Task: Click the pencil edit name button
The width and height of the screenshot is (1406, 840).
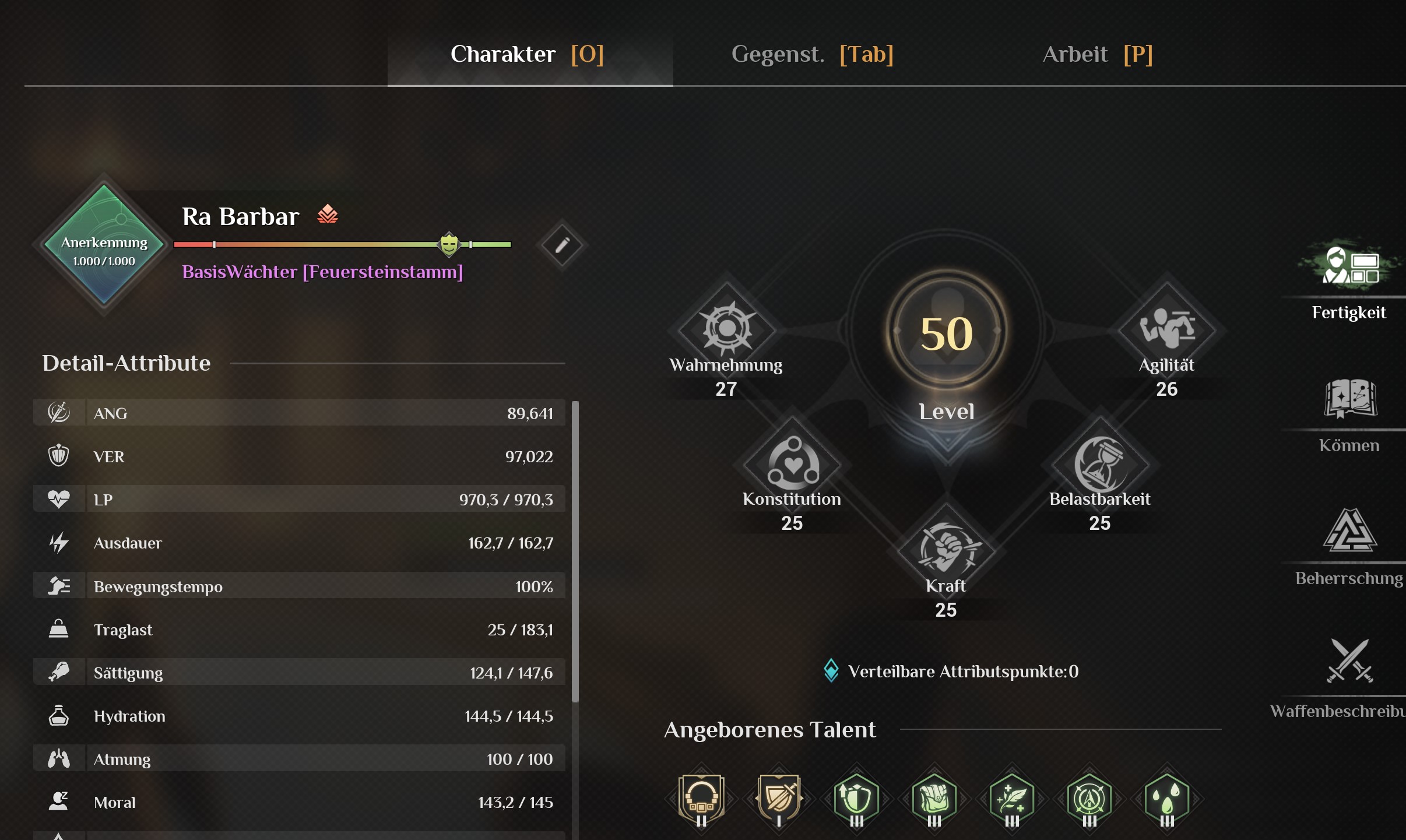Action: pyautogui.click(x=562, y=245)
